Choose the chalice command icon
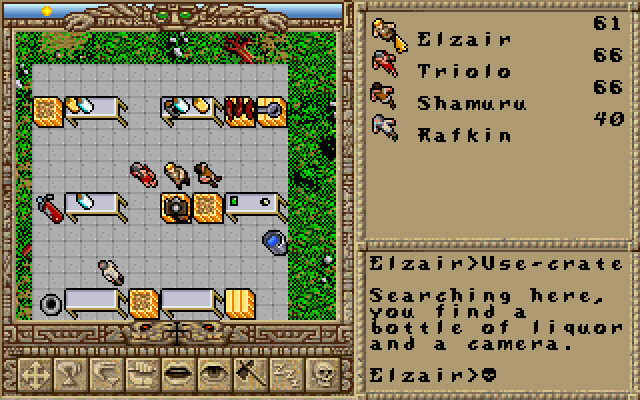640x400 pixels. coord(68,373)
